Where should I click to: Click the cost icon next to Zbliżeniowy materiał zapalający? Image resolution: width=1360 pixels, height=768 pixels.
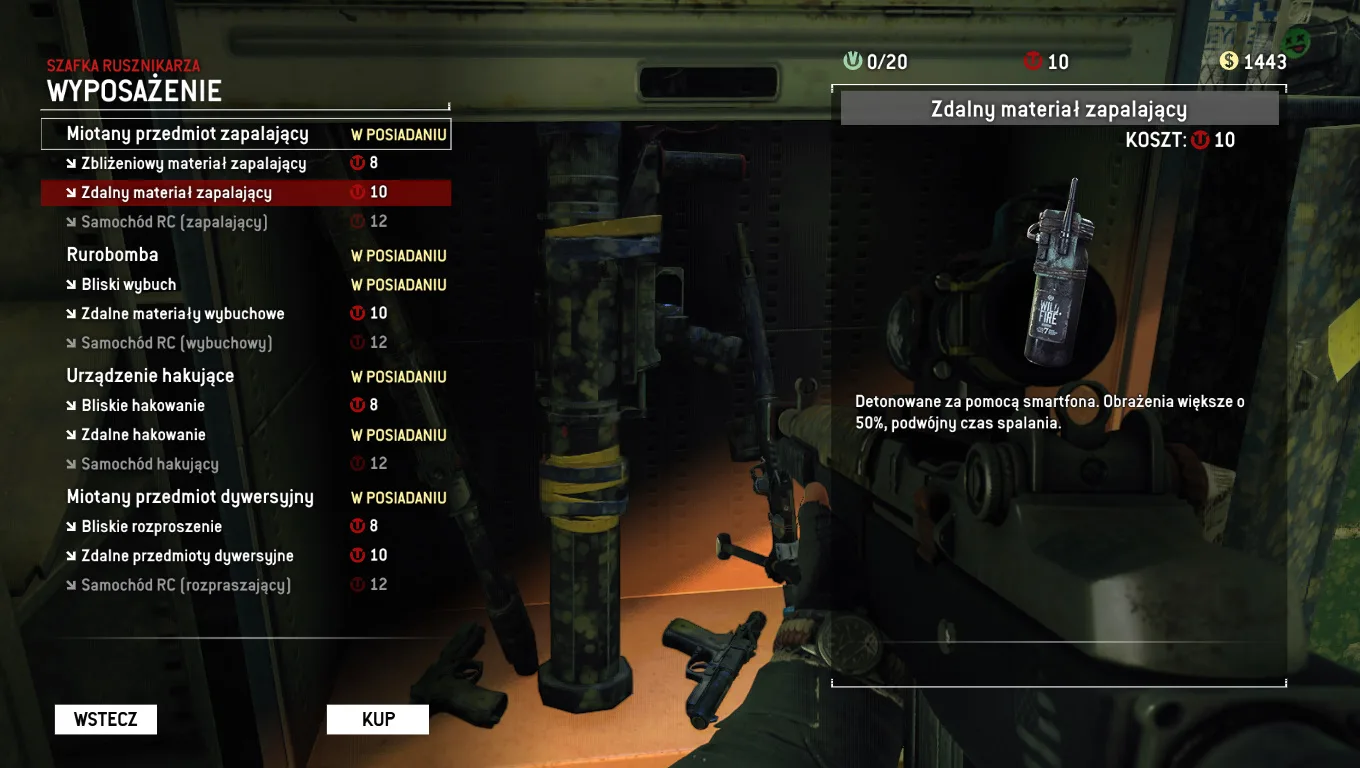click(357, 163)
